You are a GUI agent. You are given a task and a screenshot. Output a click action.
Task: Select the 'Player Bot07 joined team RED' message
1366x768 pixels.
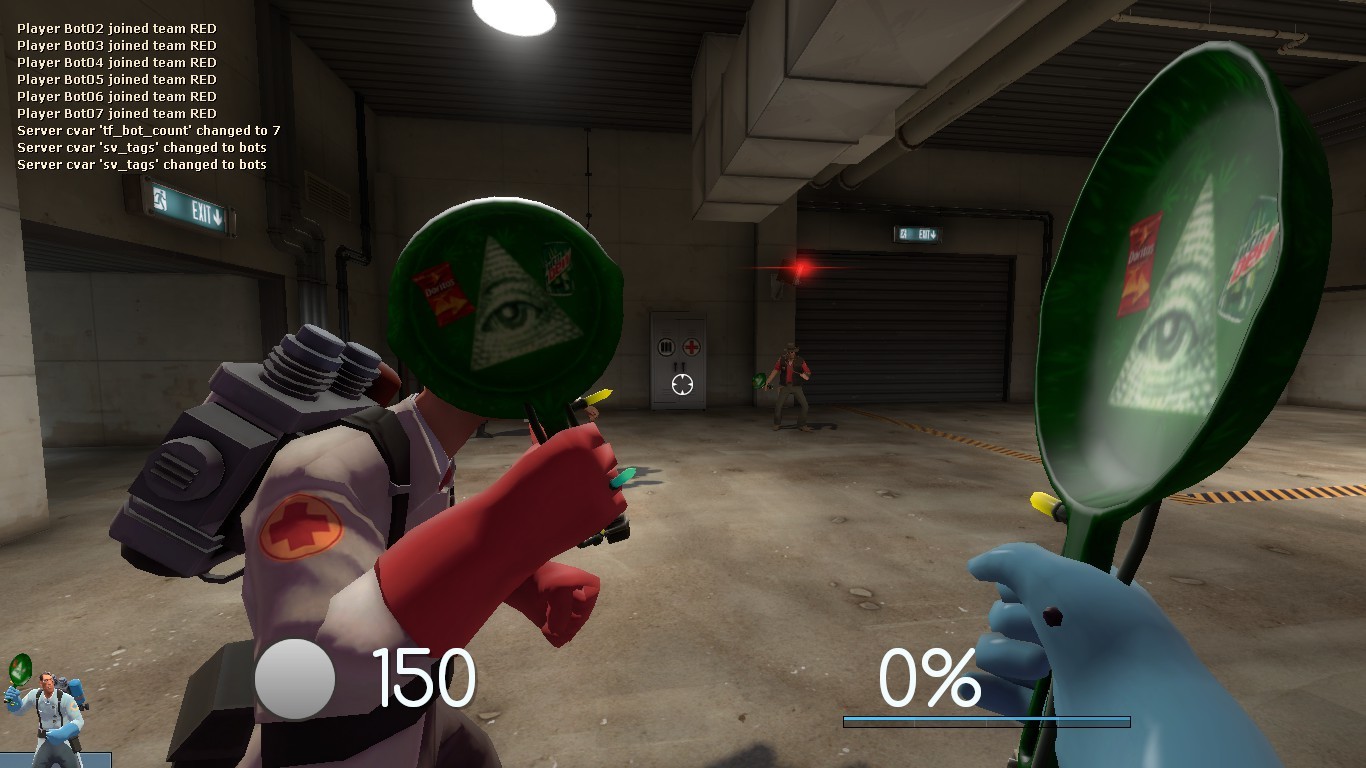[117, 113]
